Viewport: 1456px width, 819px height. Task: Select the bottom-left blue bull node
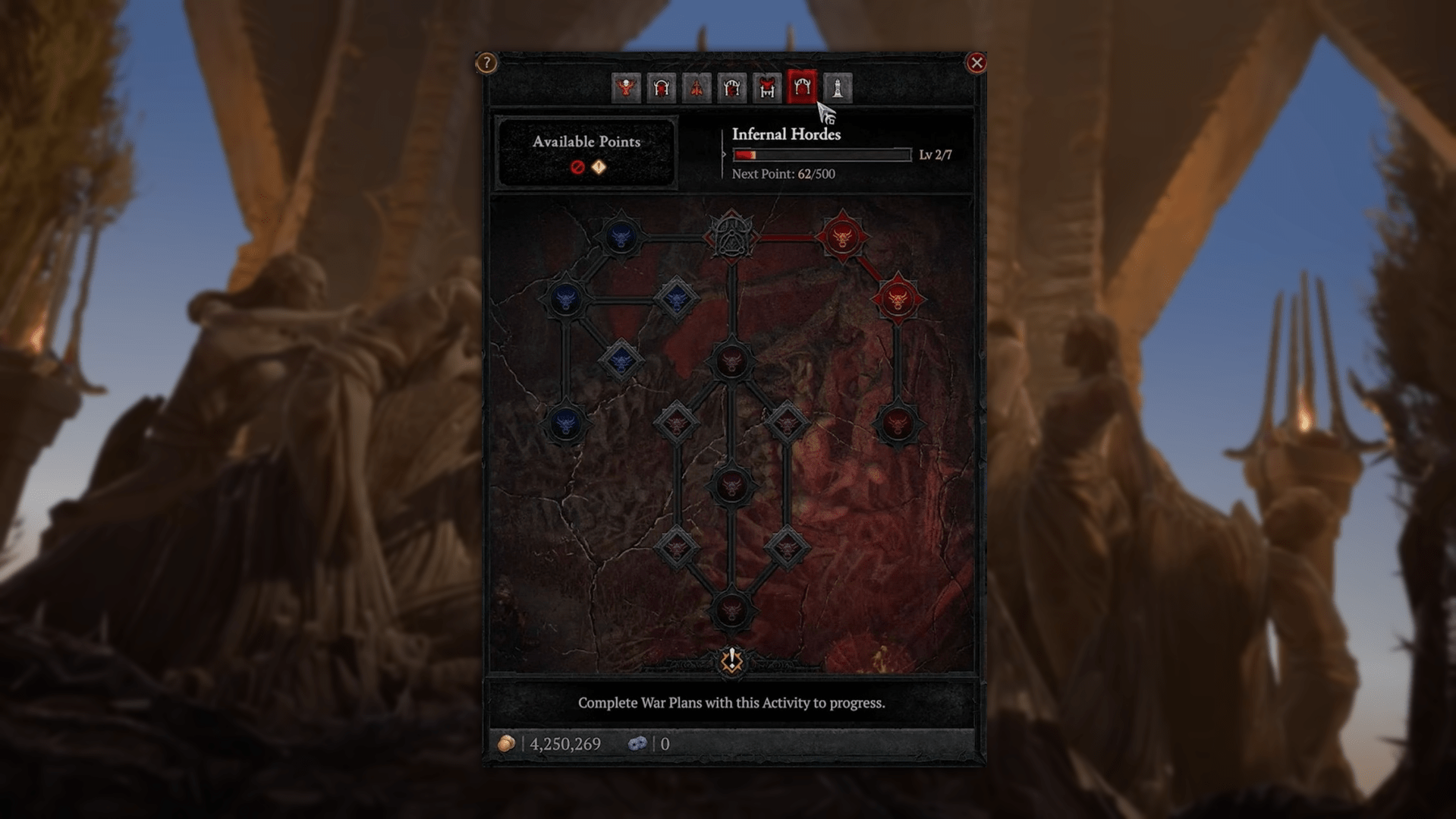pos(565,425)
